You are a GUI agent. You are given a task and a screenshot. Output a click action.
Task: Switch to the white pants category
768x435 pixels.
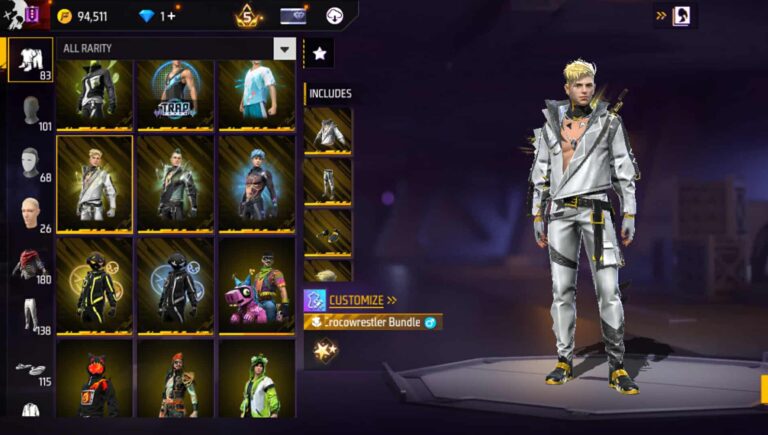coord(32,315)
